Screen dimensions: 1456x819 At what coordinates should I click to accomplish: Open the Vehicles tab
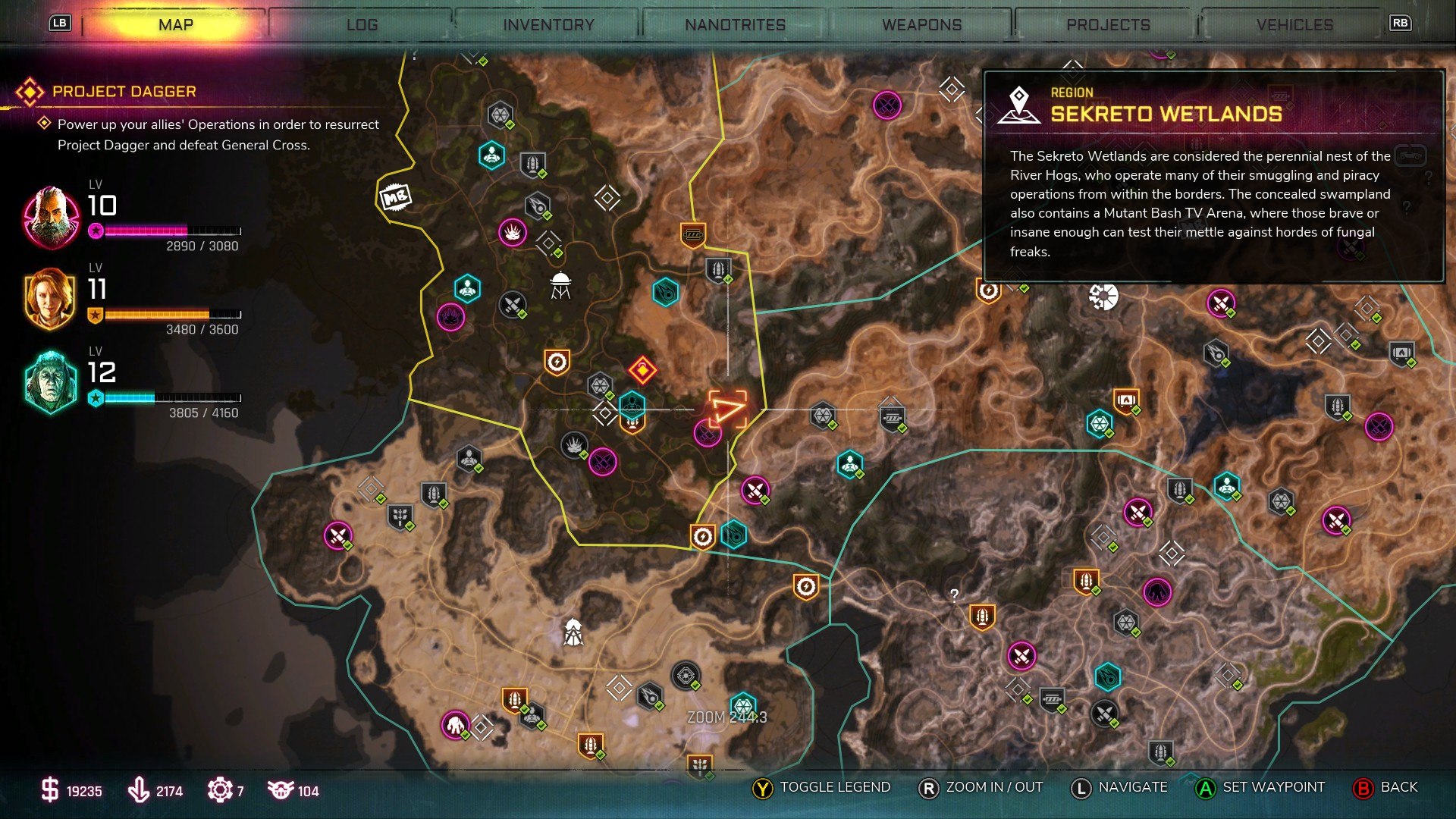[1294, 25]
